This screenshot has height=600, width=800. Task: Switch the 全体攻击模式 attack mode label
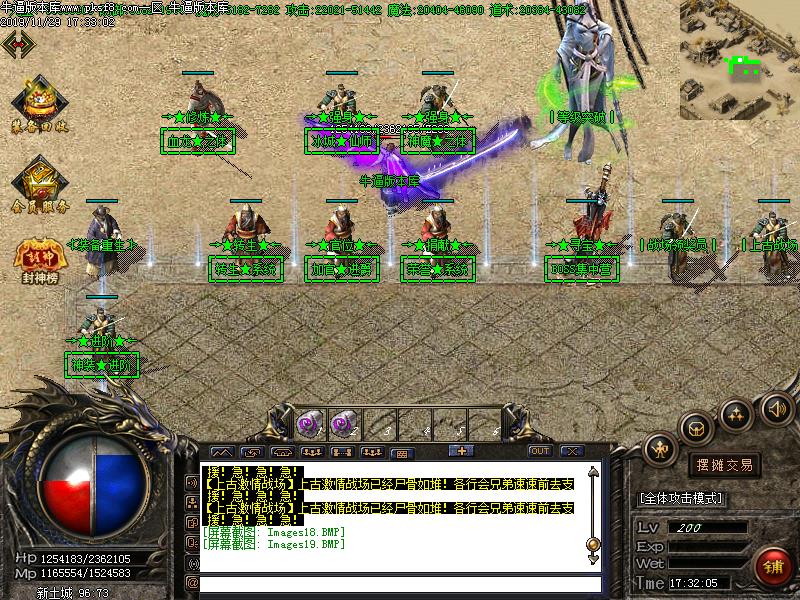[x=681, y=498]
